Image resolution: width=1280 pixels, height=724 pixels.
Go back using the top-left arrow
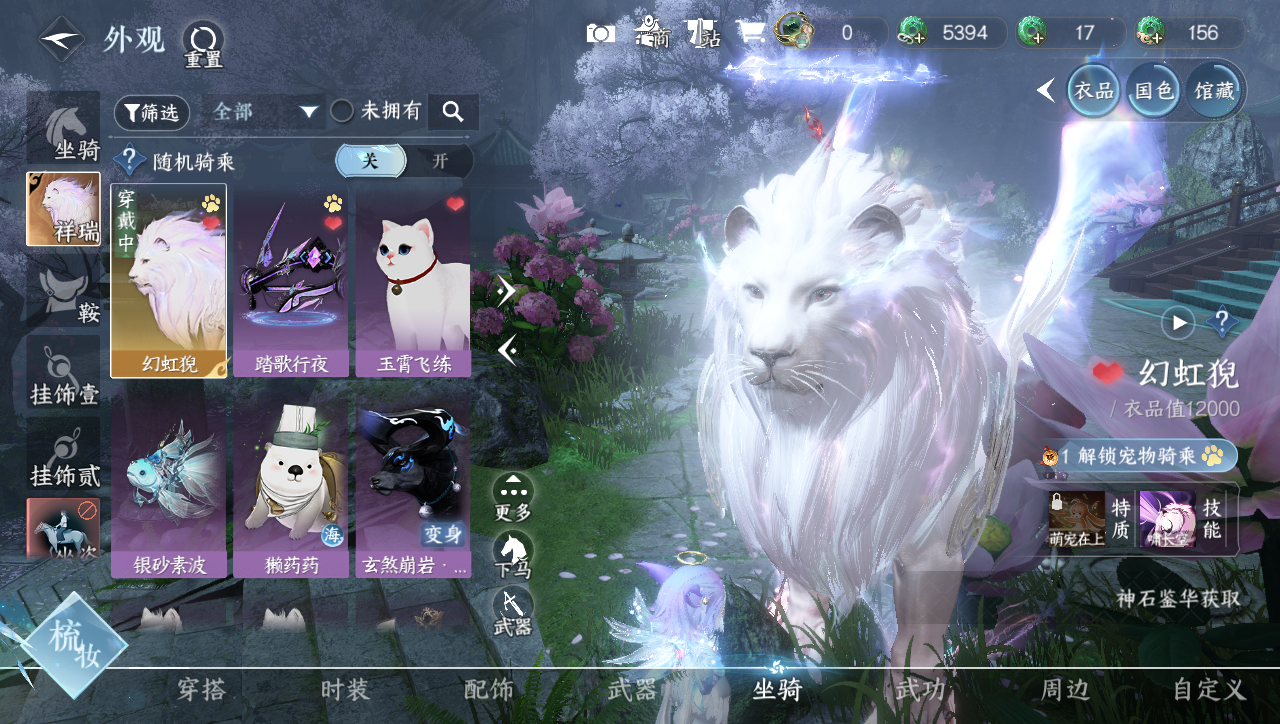pos(61,39)
